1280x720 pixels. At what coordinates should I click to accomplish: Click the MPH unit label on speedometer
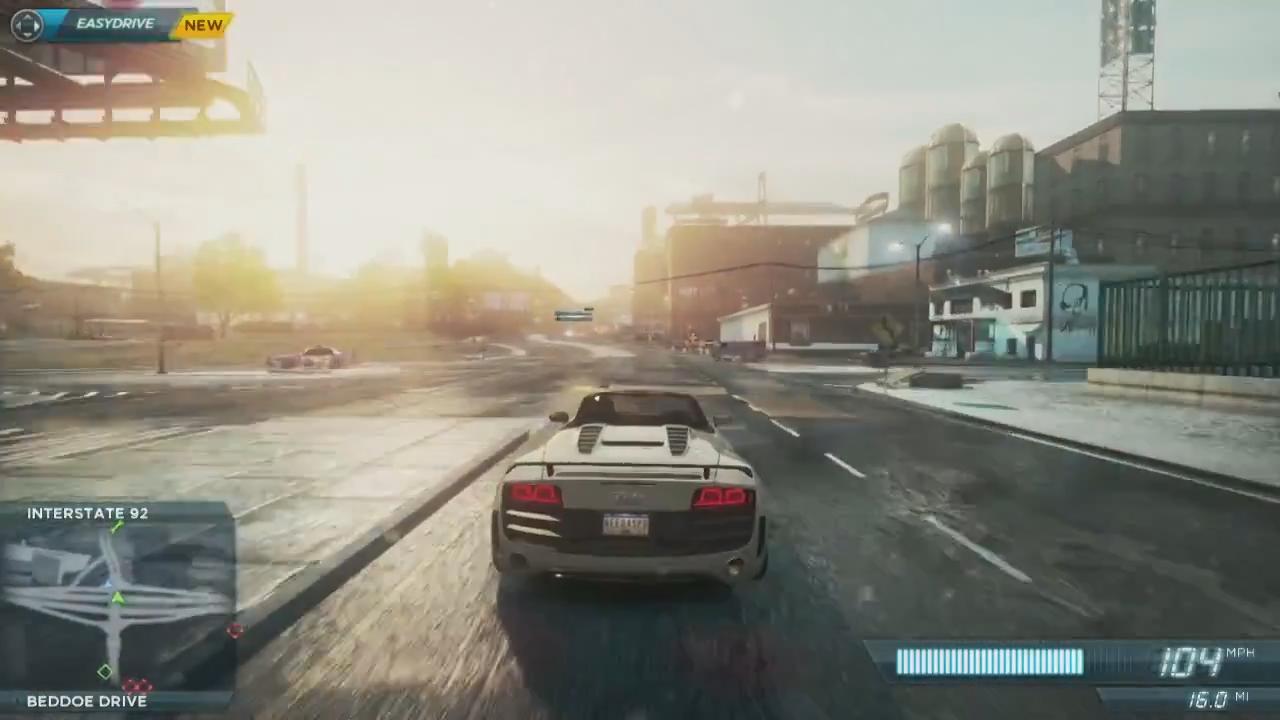coord(1240,650)
